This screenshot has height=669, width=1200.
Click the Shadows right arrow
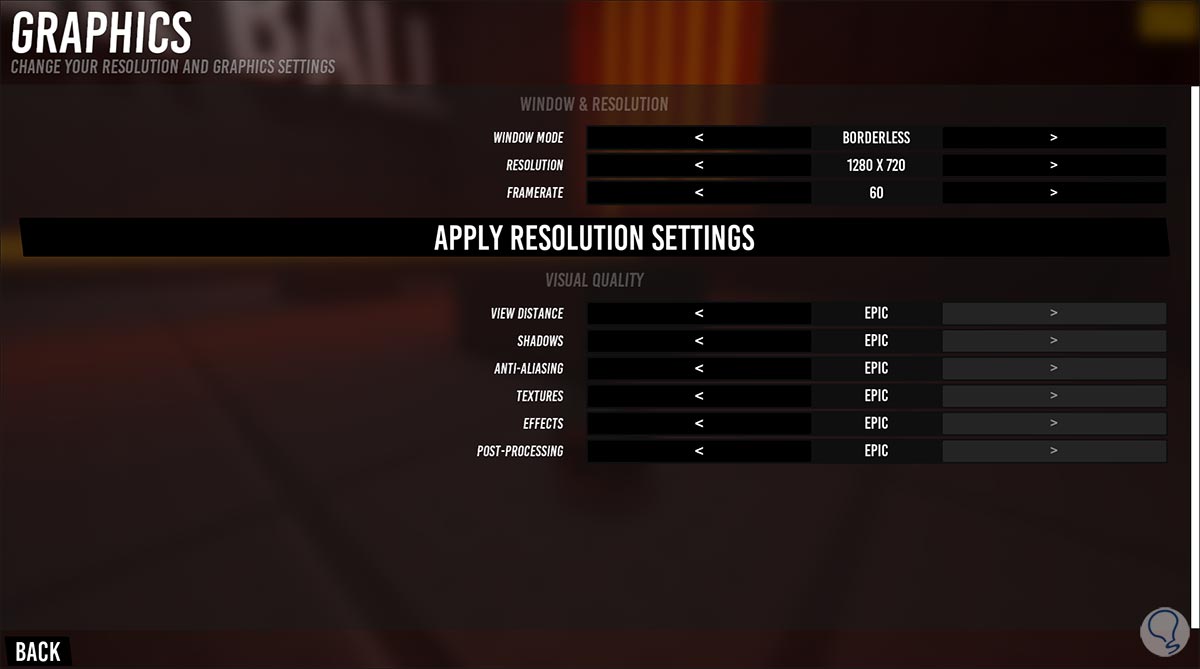(x=1054, y=341)
